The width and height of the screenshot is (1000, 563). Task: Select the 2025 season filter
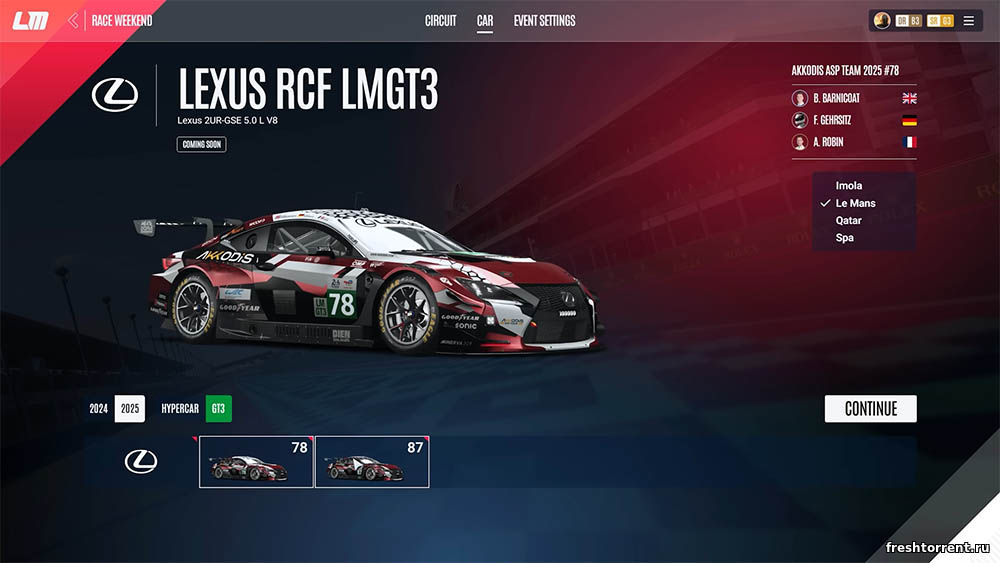(130, 409)
